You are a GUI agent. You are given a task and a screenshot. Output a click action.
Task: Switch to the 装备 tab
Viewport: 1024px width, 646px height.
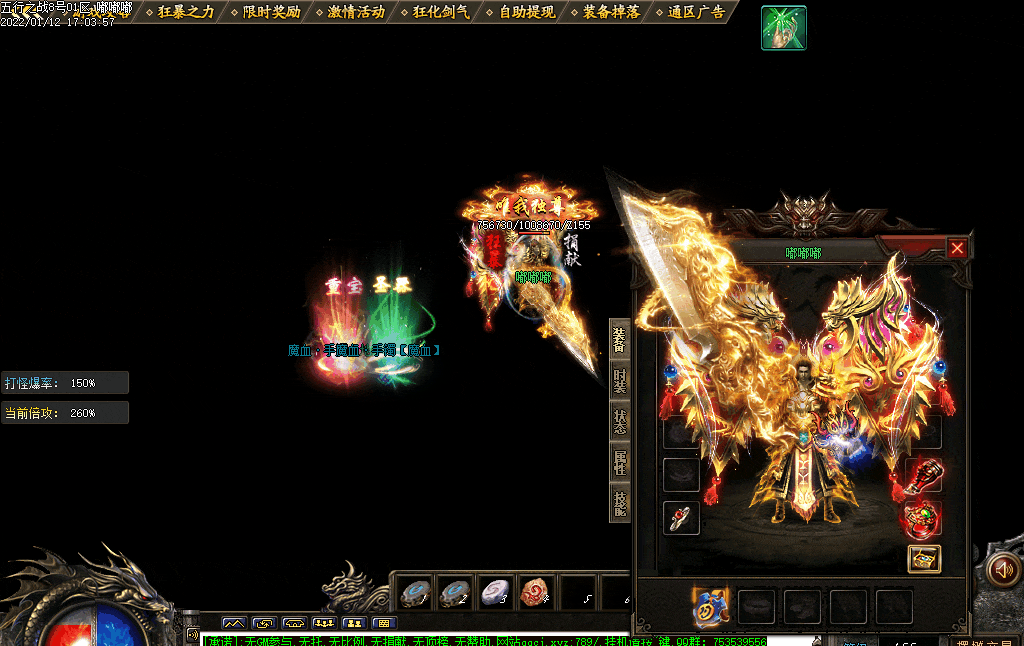pos(620,341)
